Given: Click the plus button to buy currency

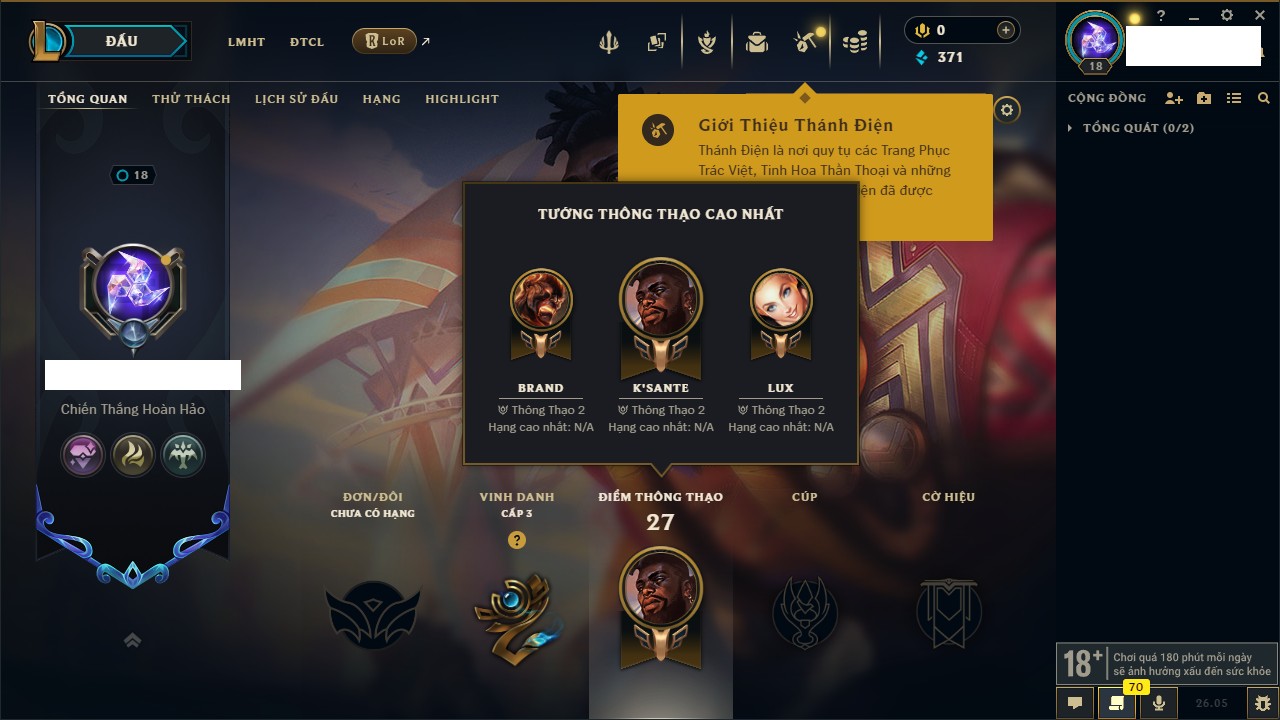Looking at the screenshot, I should click(x=1006, y=30).
